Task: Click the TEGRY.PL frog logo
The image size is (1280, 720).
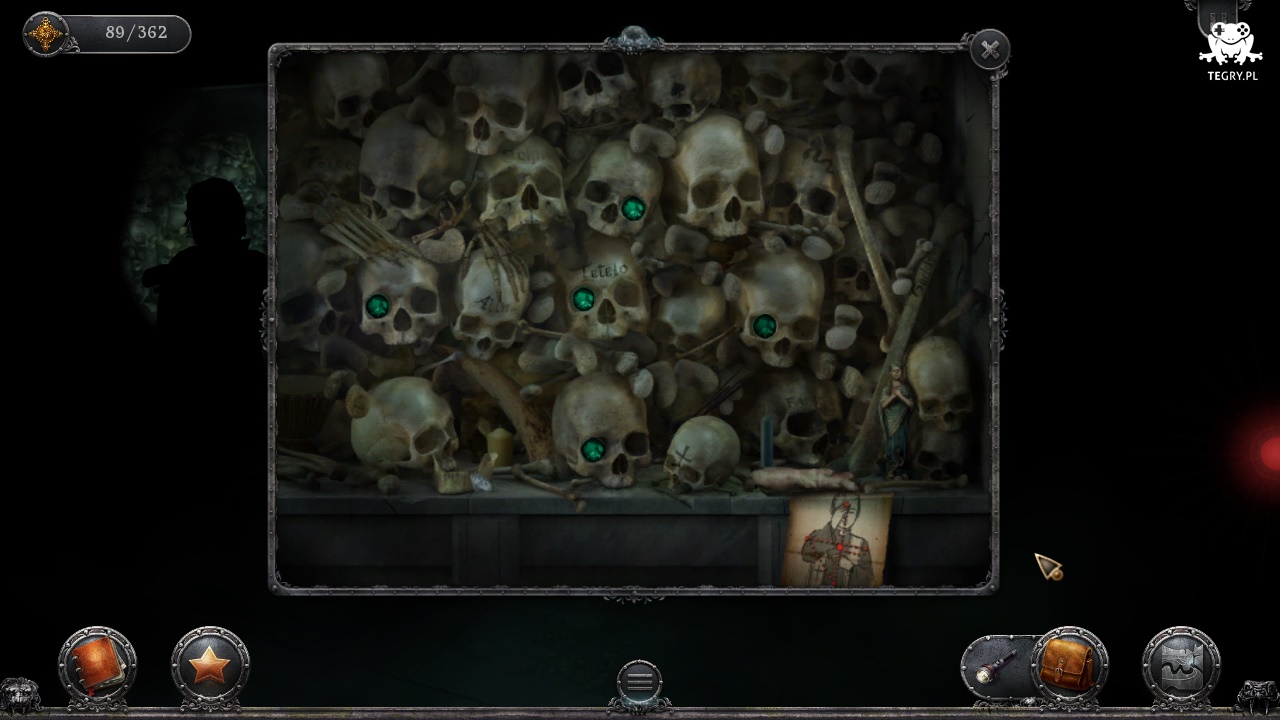Action: click(x=1231, y=47)
